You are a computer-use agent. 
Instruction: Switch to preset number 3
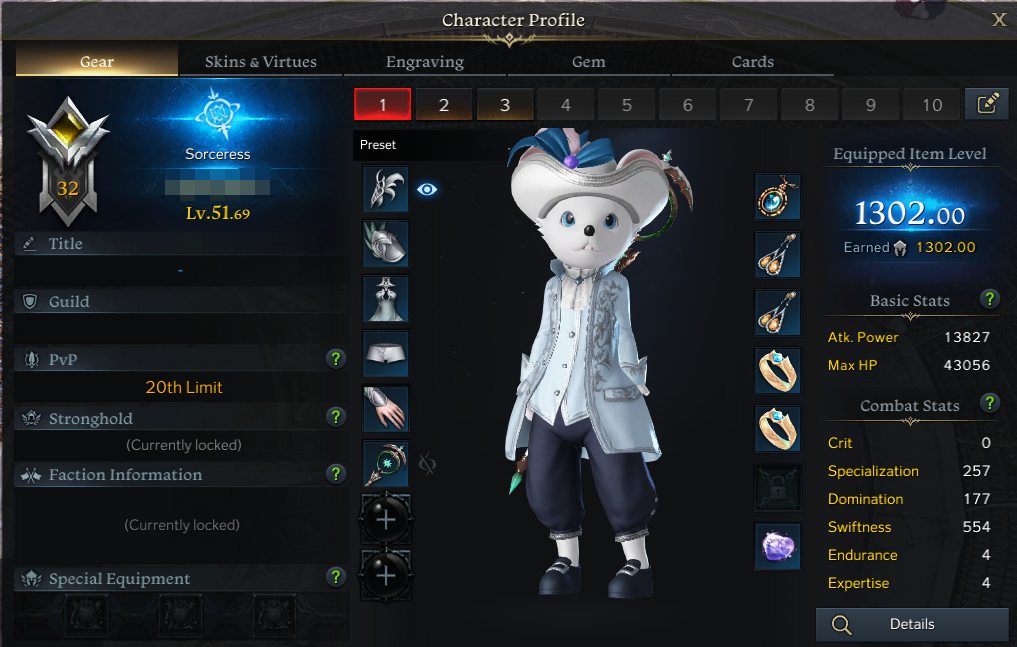pos(504,105)
